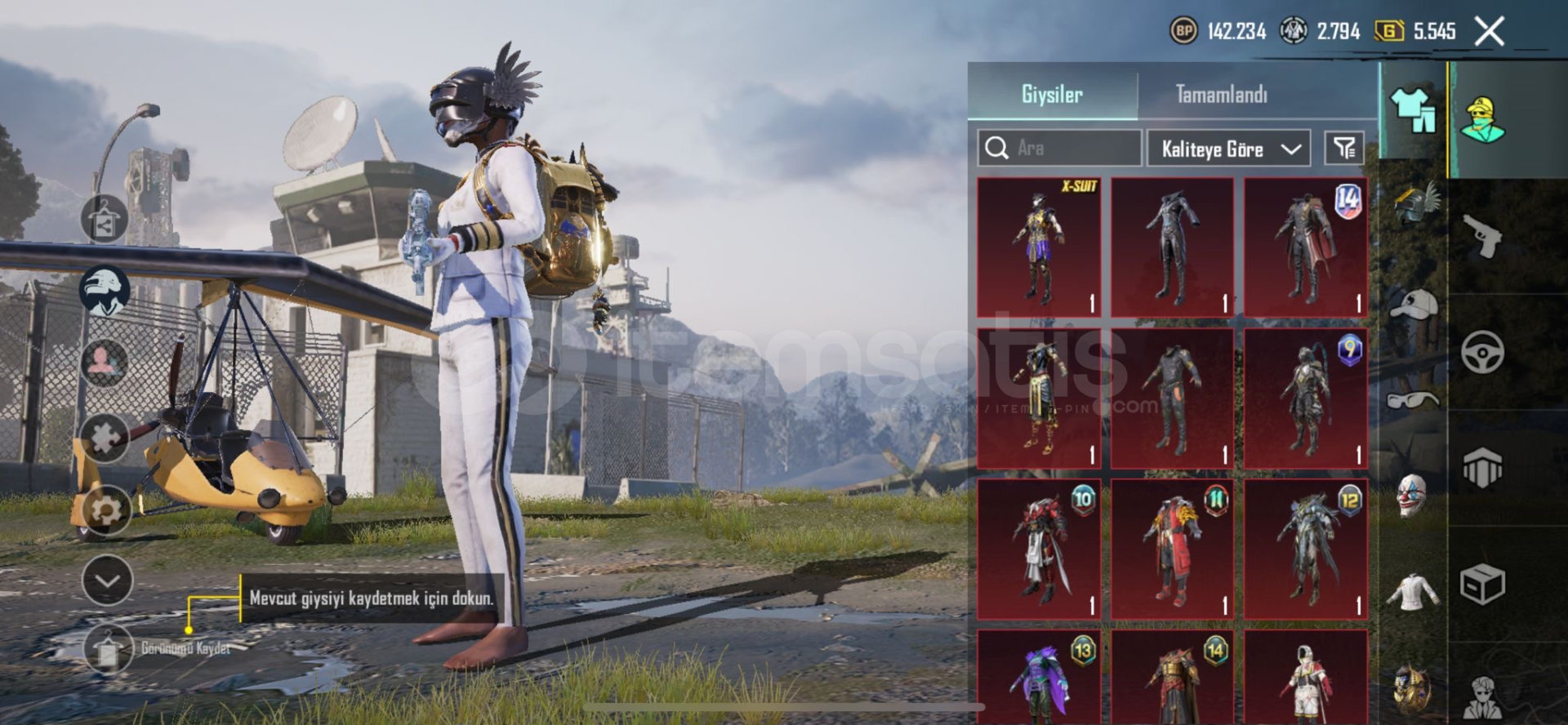
Task: Open the clothing shirt-and-pants category
Action: (x=1412, y=110)
